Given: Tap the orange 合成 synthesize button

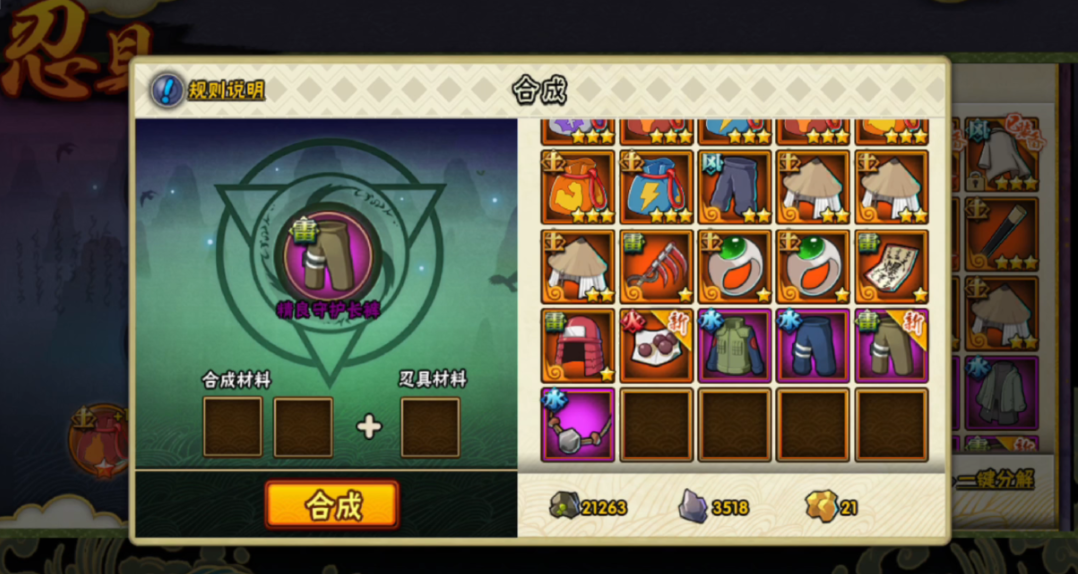Looking at the screenshot, I should pos(332,505).
